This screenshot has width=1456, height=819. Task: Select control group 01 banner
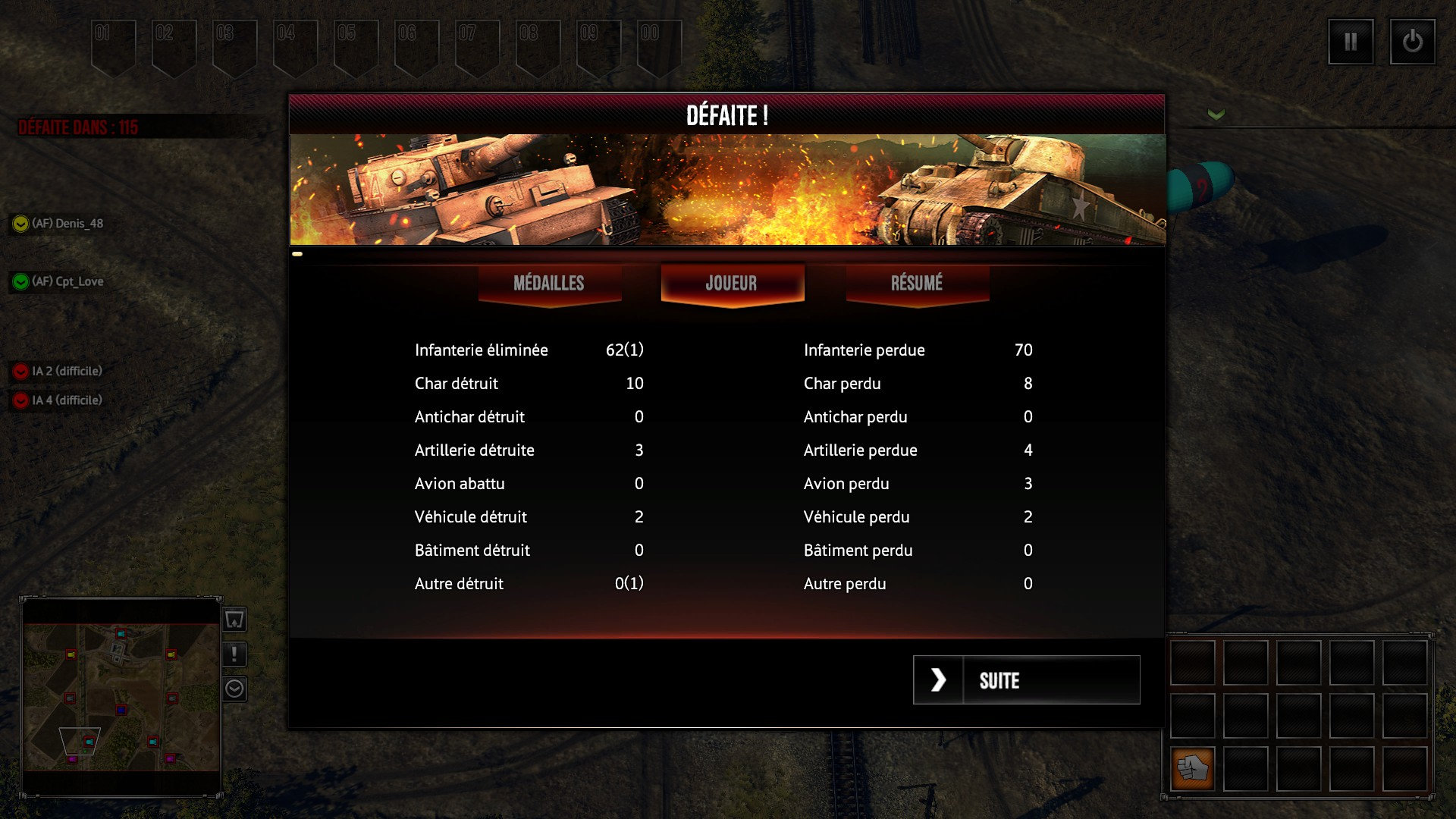(113, 47)
